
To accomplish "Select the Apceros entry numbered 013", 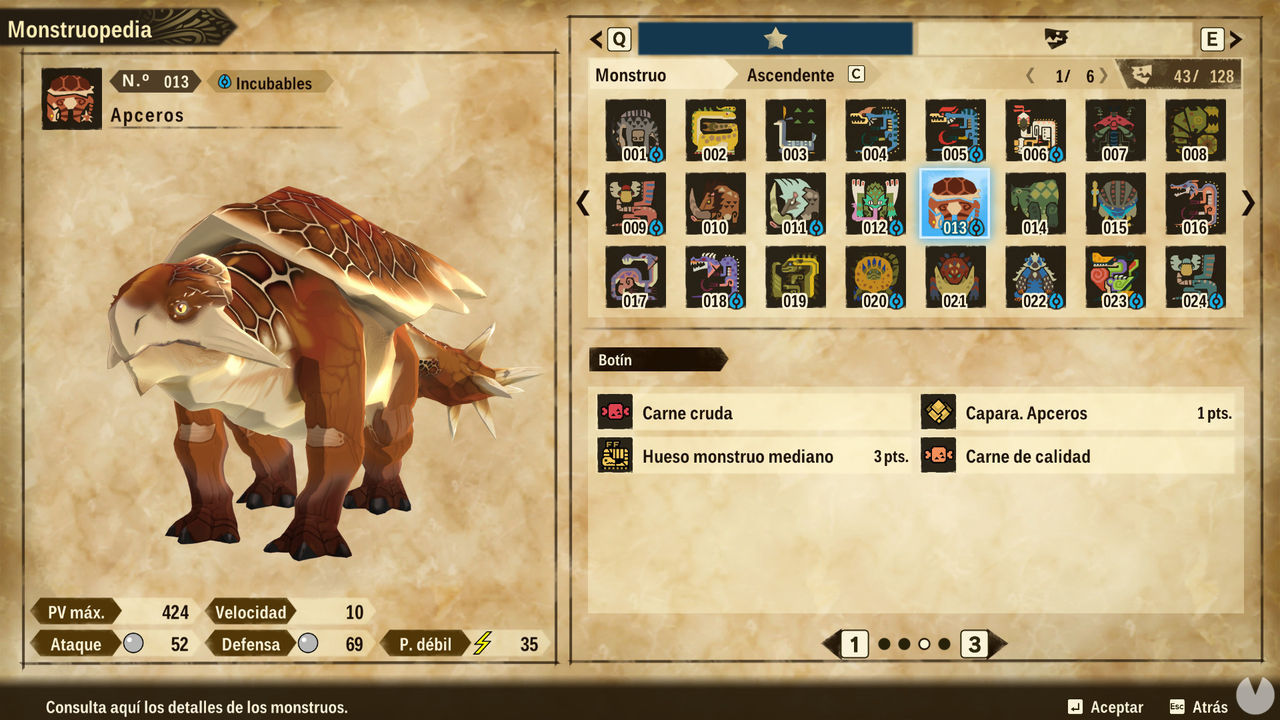I will tap(955, 203).
